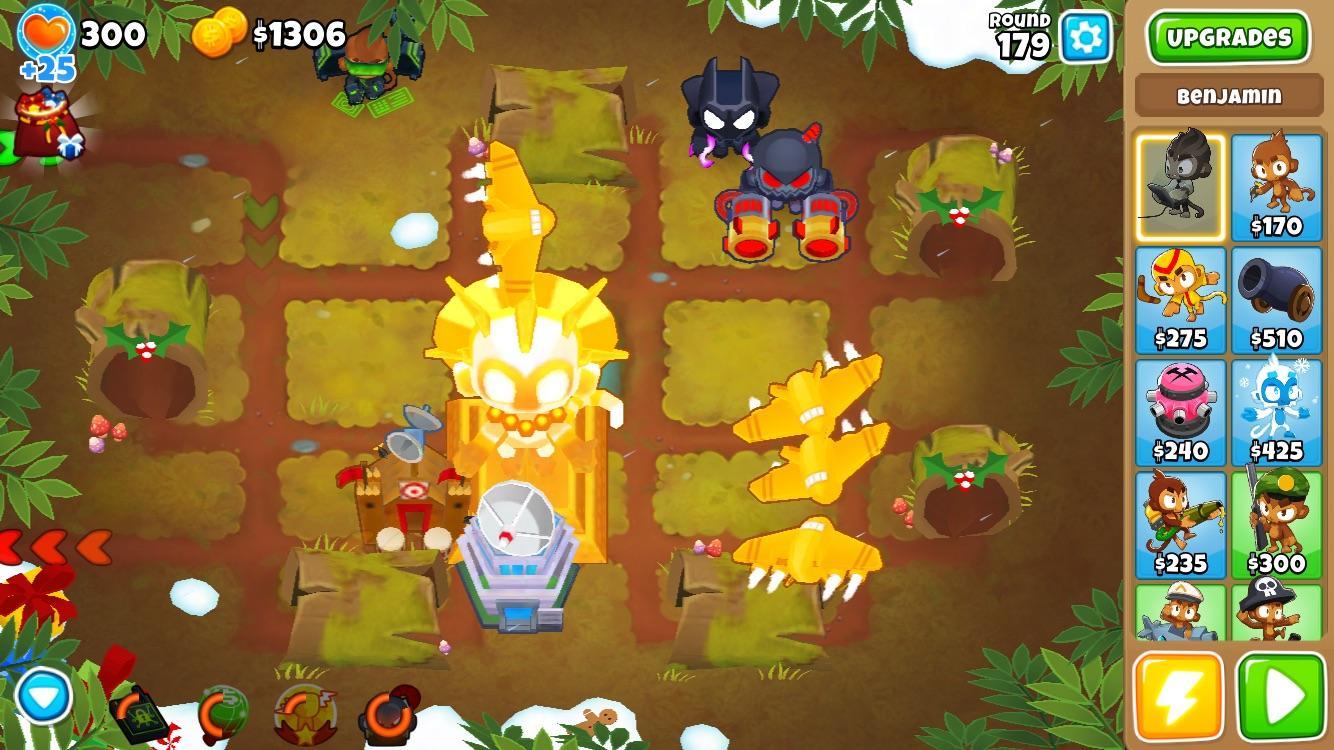Pick the $235 Glue Gunner tower
The height and width of the screenshot is (750, 1334).
(1180, 525)
